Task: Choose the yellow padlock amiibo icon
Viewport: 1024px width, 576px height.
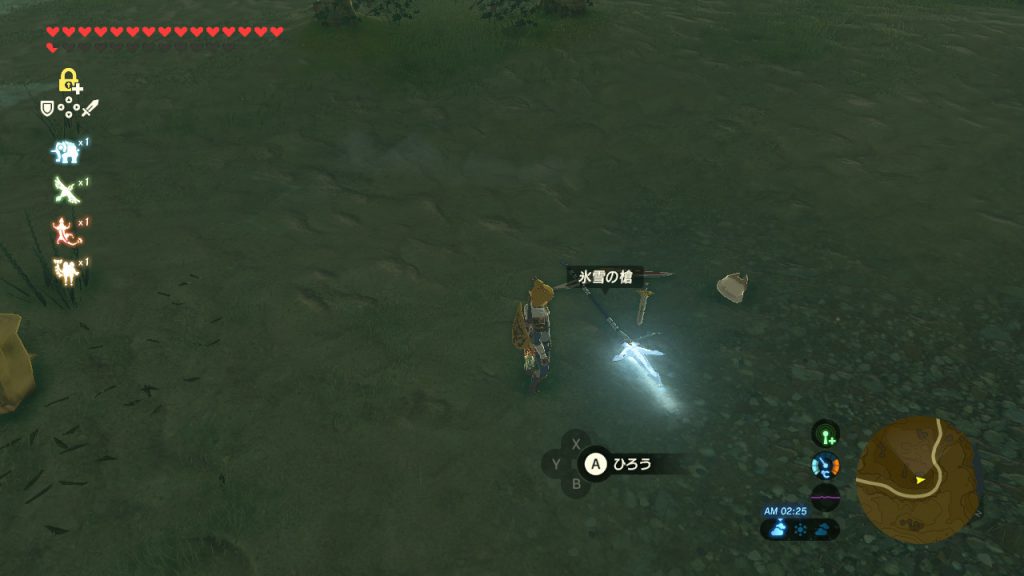Action: coord(69,80)
